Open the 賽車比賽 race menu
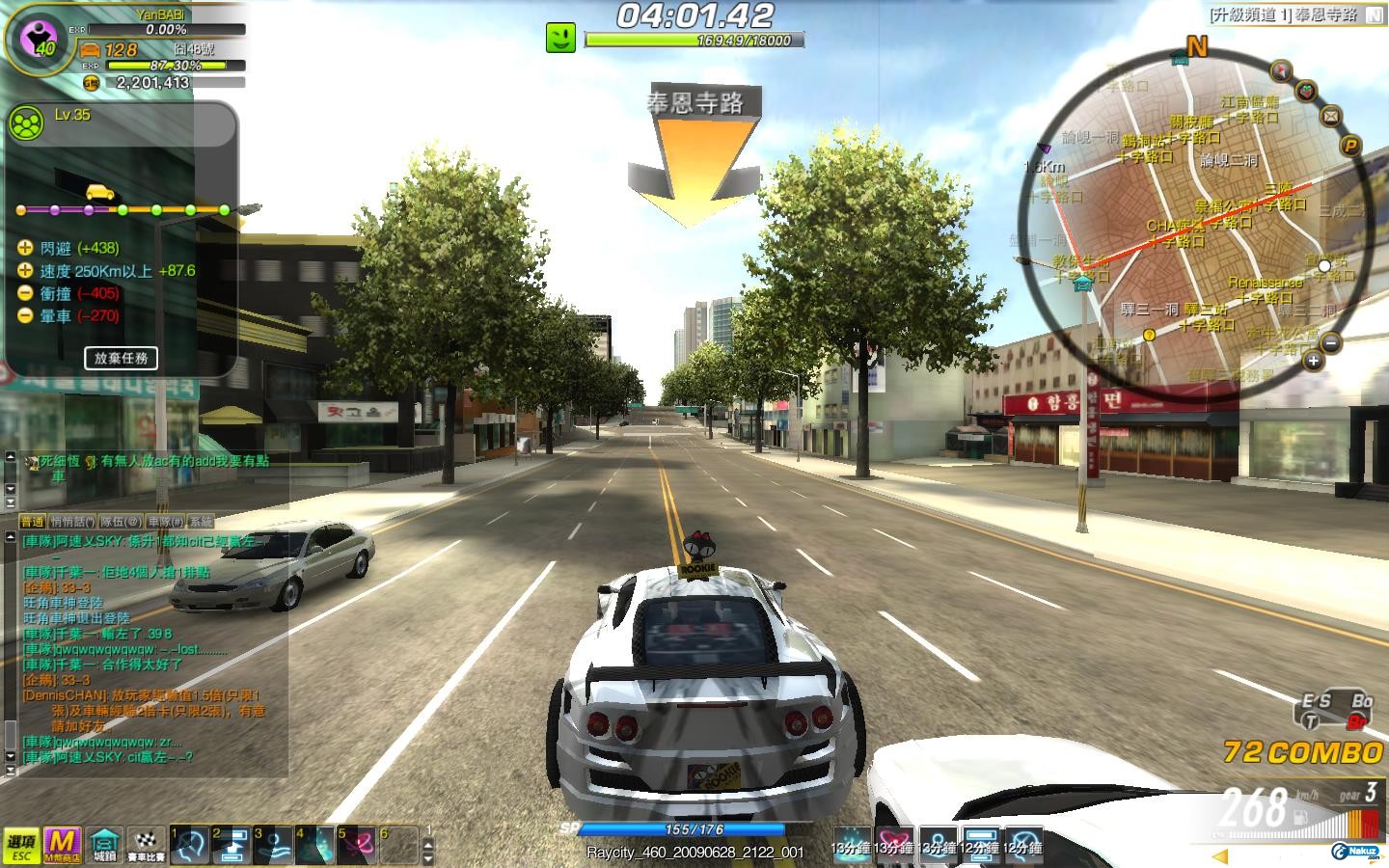 coord(146,846)
